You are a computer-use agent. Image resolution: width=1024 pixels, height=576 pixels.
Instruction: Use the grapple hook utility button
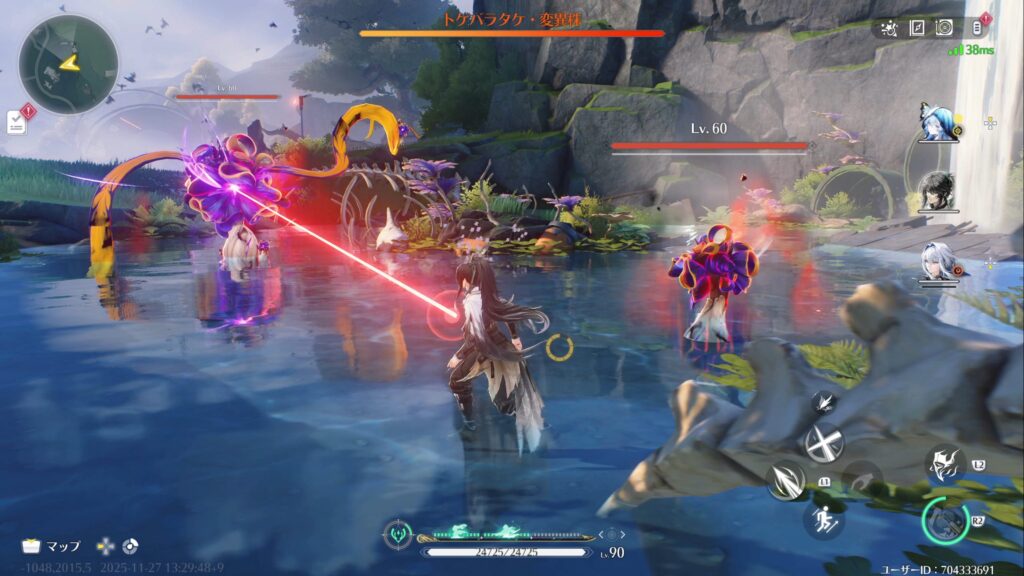pos(862,477)
